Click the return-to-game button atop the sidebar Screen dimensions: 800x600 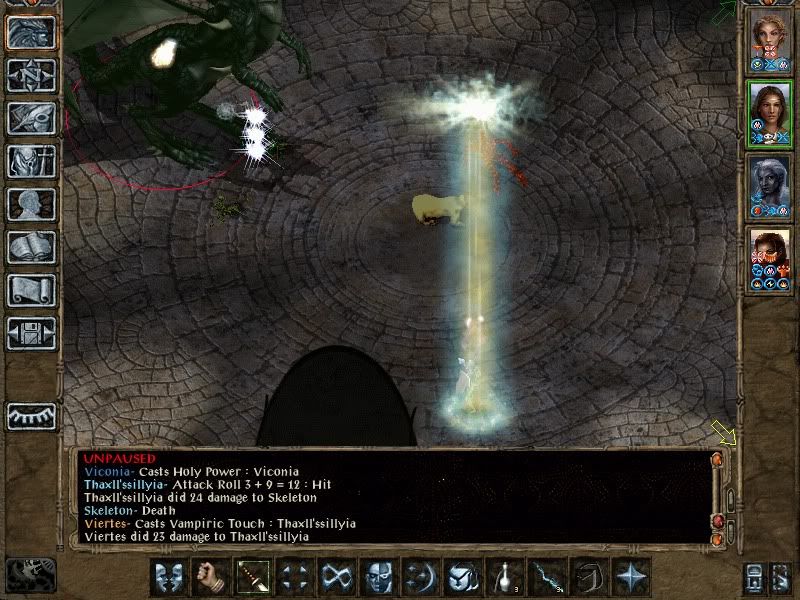[31, 32]
